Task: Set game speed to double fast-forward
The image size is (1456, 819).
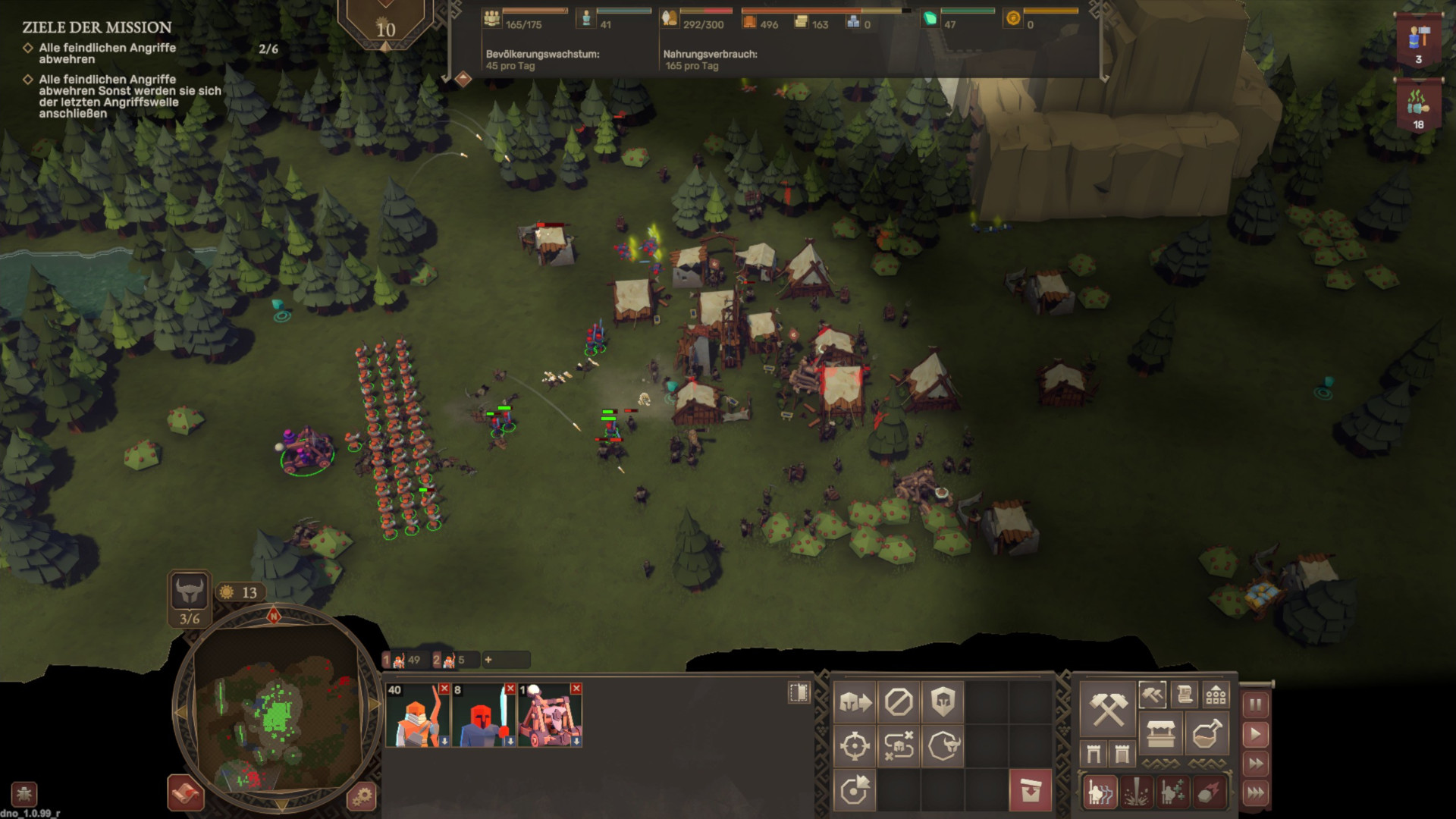Action: 1255,764
